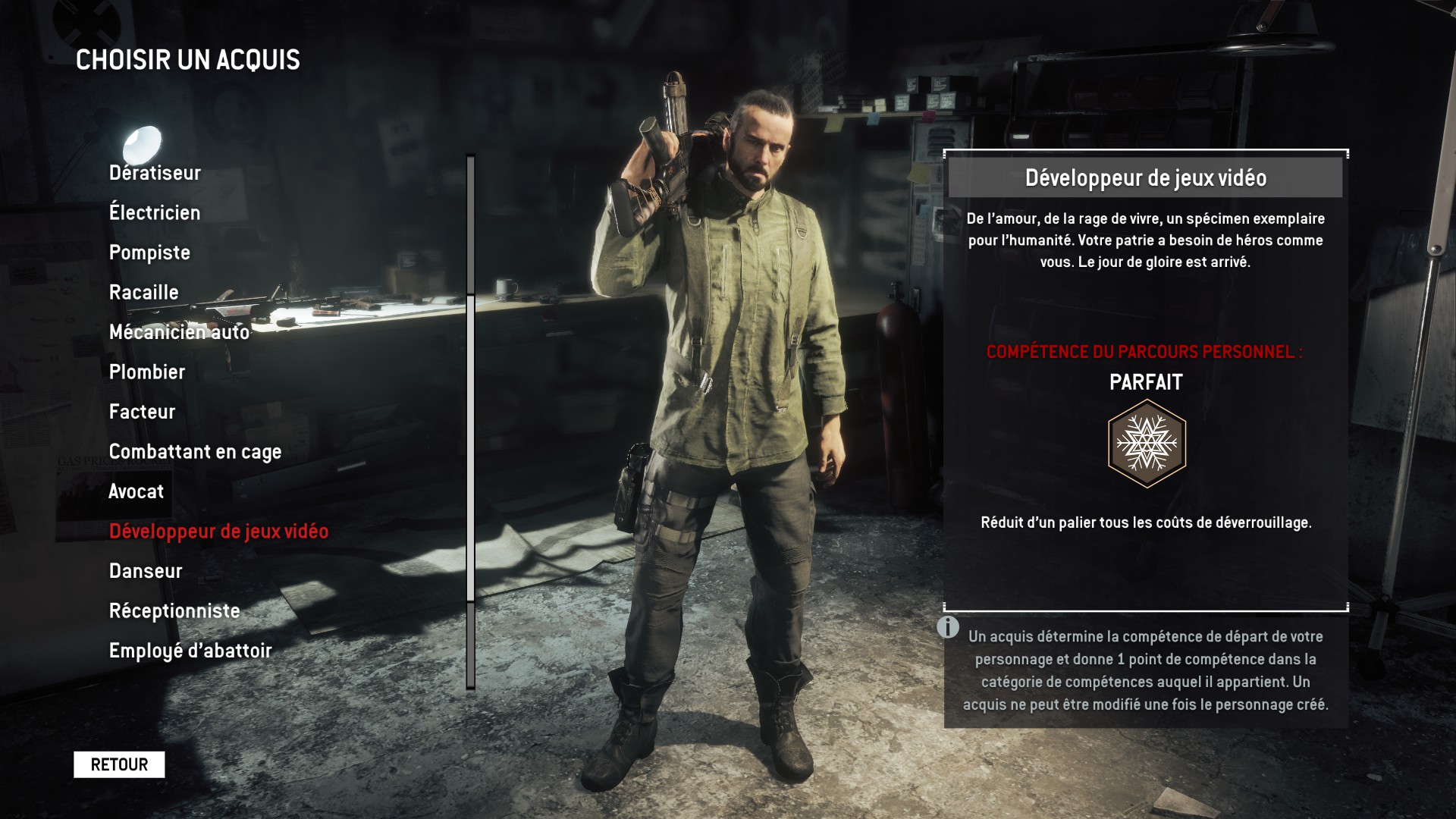This screenshot has height=819, width=1456.
Task: Select the Danseur background
Action: coord(146,571)
